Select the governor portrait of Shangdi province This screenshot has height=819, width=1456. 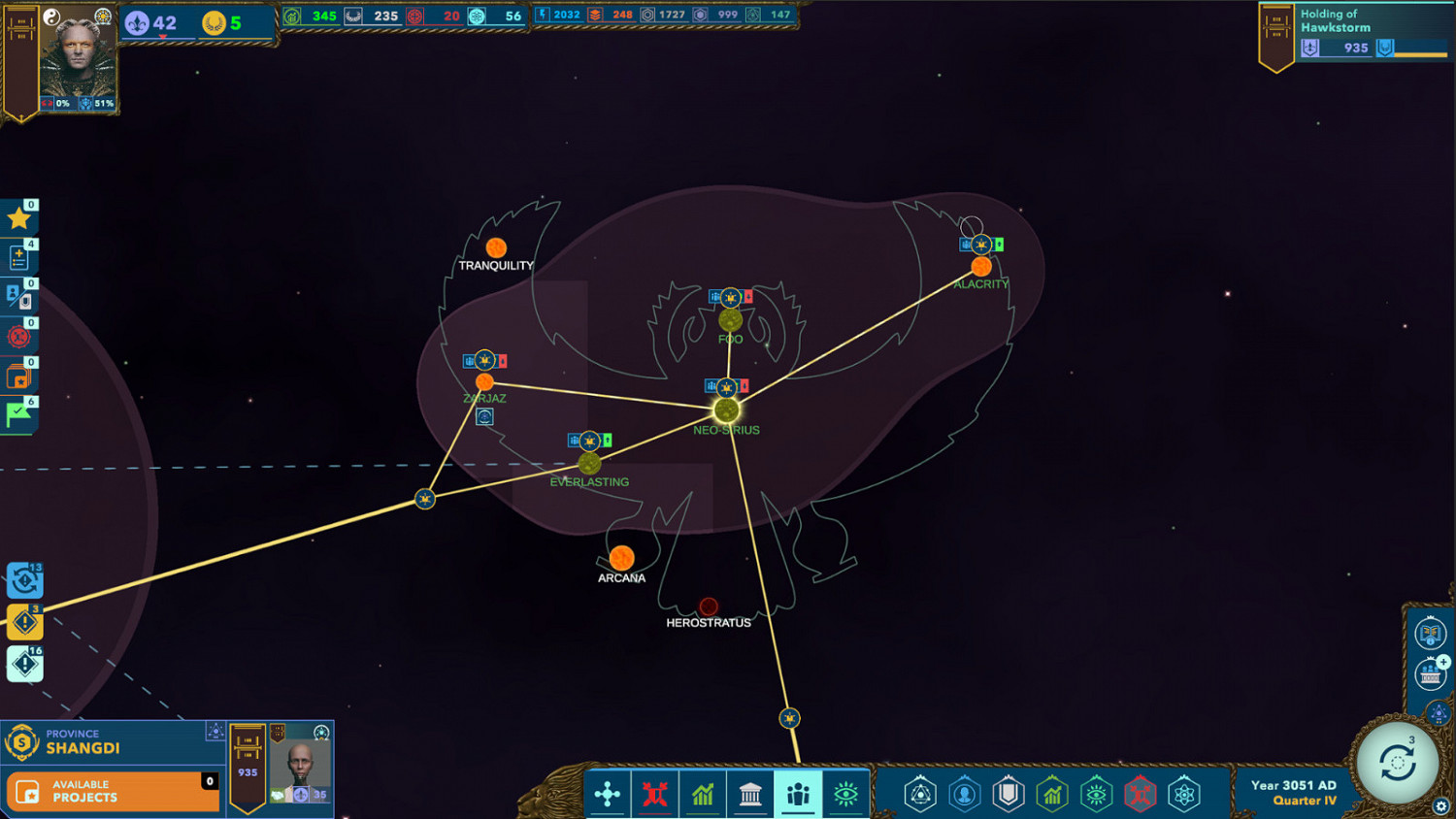tap(300, 764)
